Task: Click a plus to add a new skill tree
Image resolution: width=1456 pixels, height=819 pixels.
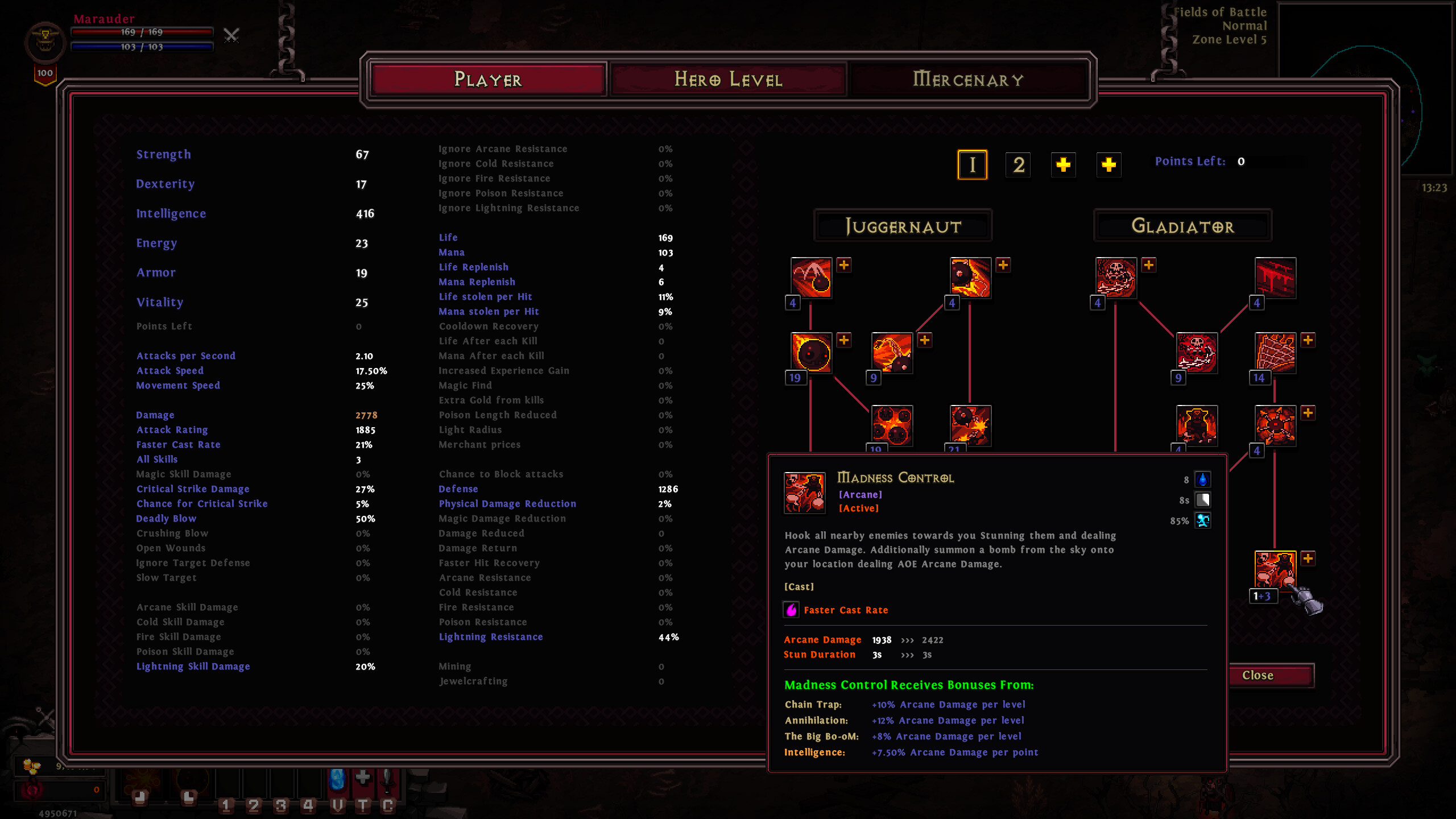Action: click(1063, 165)
